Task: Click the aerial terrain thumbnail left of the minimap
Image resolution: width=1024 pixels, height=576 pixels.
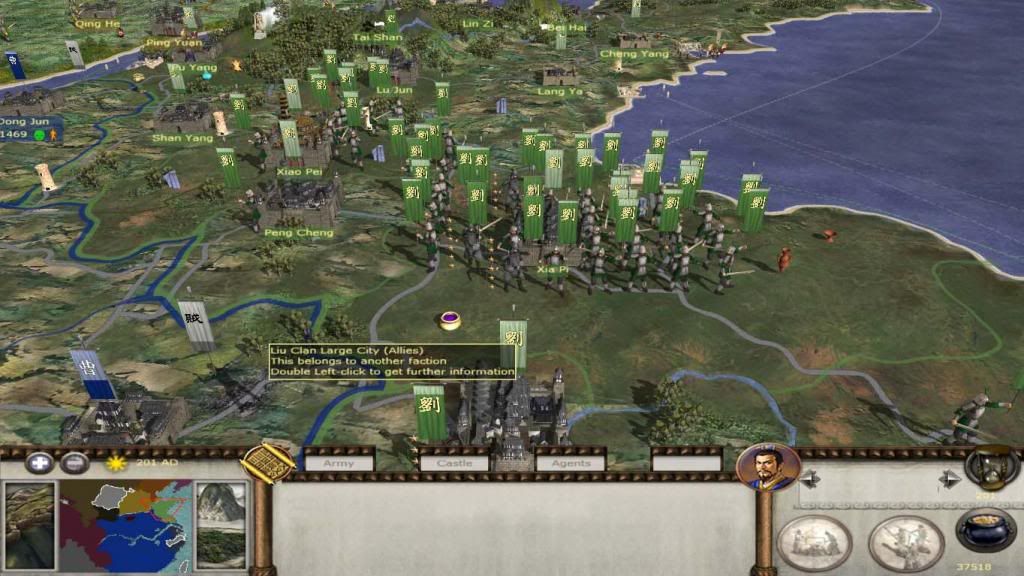Action: pos(30,524)
